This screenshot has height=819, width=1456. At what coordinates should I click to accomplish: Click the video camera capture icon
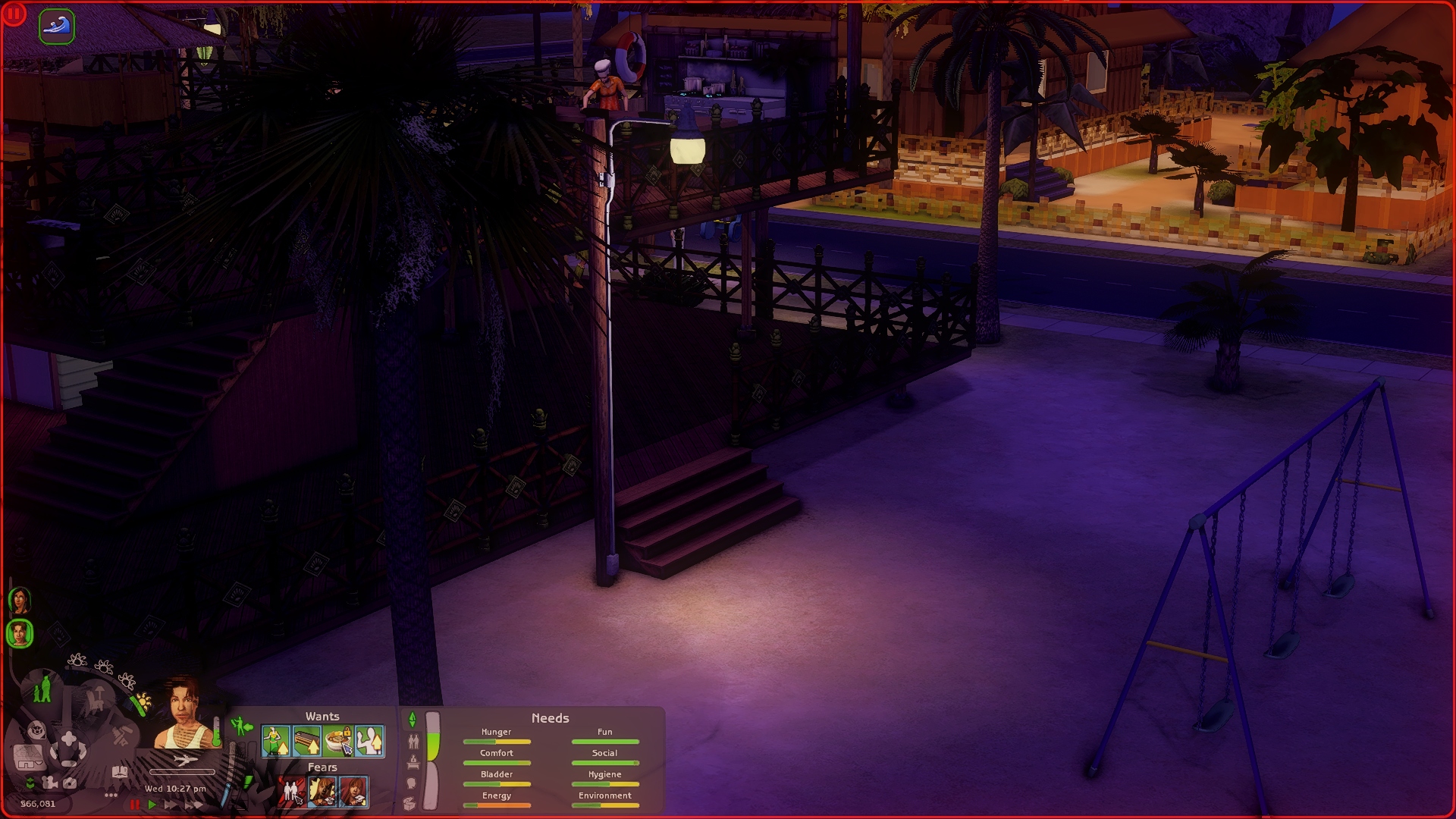pos(50,783)
